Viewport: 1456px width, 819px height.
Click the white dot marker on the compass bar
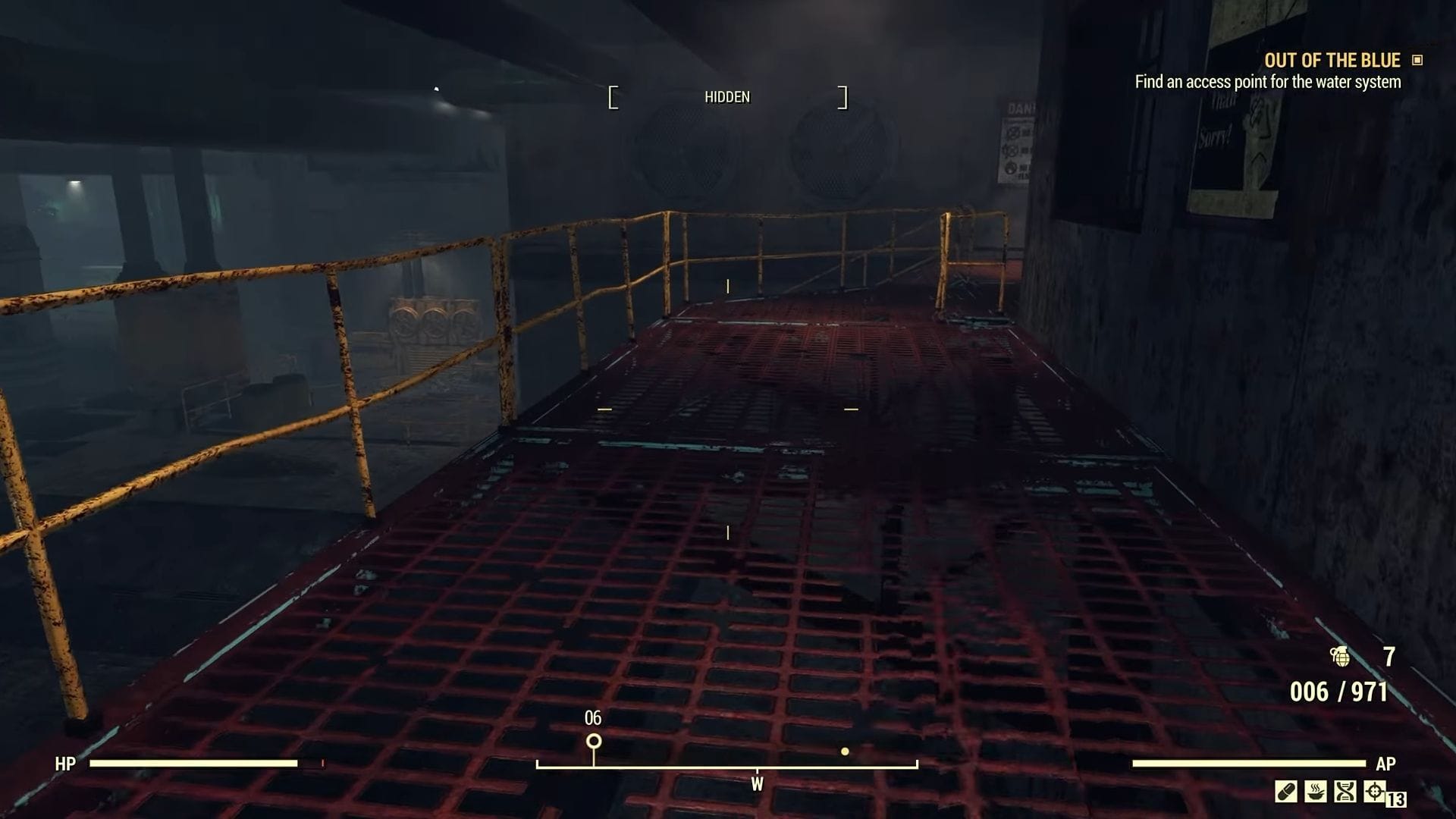click(x=845, y=752)
